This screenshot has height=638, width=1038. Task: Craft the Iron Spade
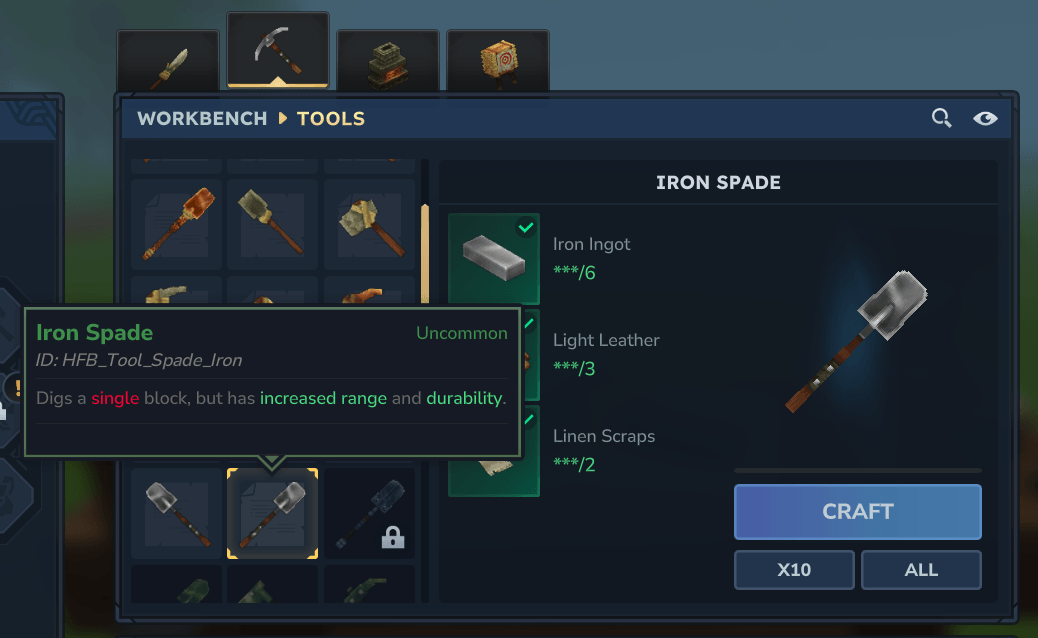(857, 511)
